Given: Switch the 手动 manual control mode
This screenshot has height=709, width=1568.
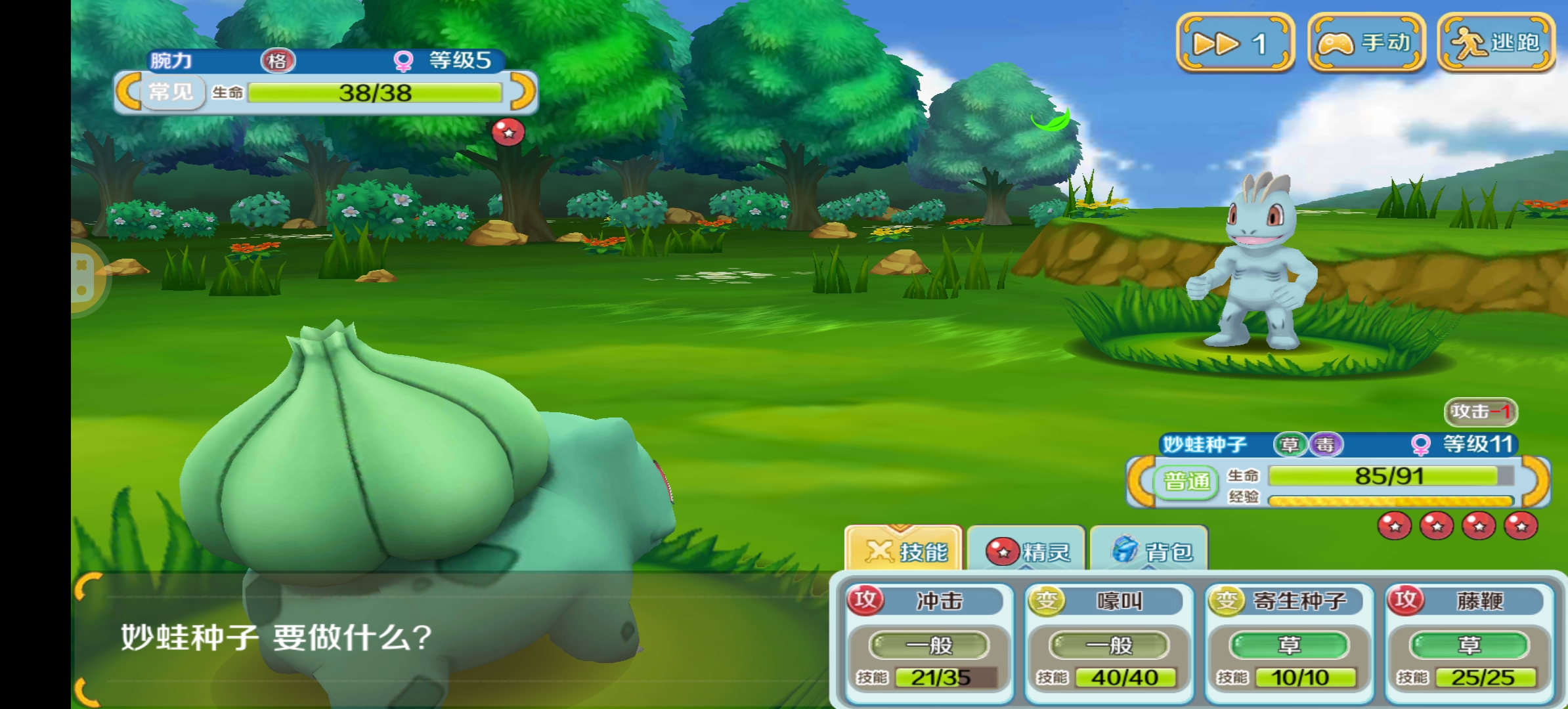Looking at the screenshot, I should point(1366,43).
